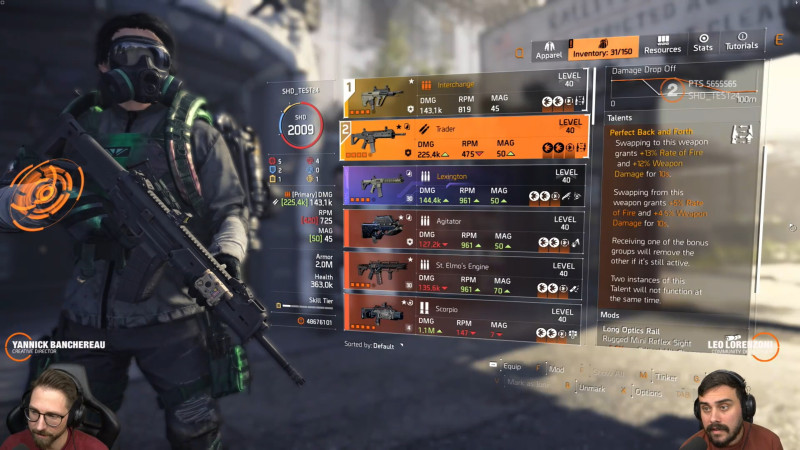Tinker with the selected weapon
Image resolution: width=800 pixels, height=450 pixels.
click(665, 378)
